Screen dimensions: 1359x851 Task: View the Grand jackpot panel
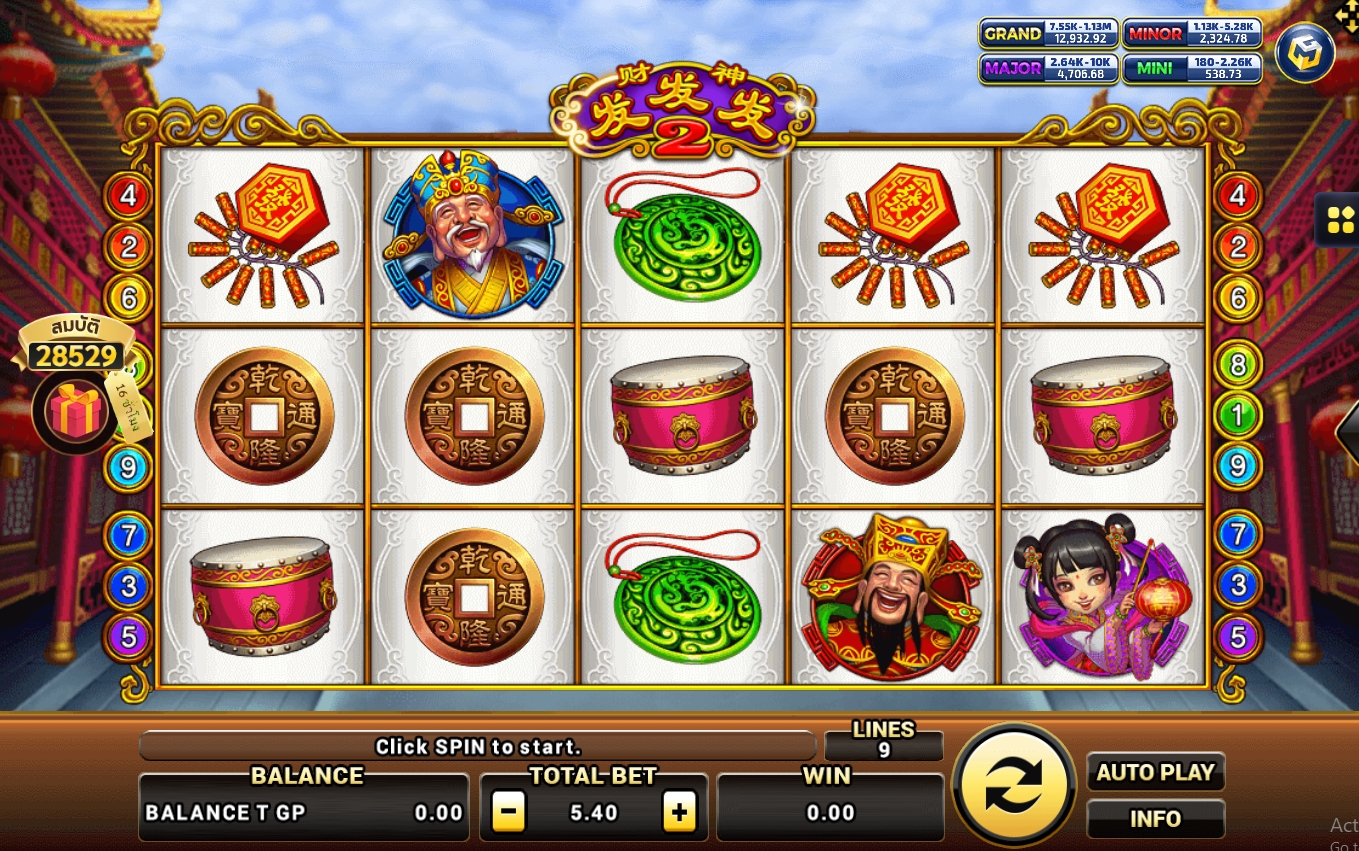coord(1048,33)
